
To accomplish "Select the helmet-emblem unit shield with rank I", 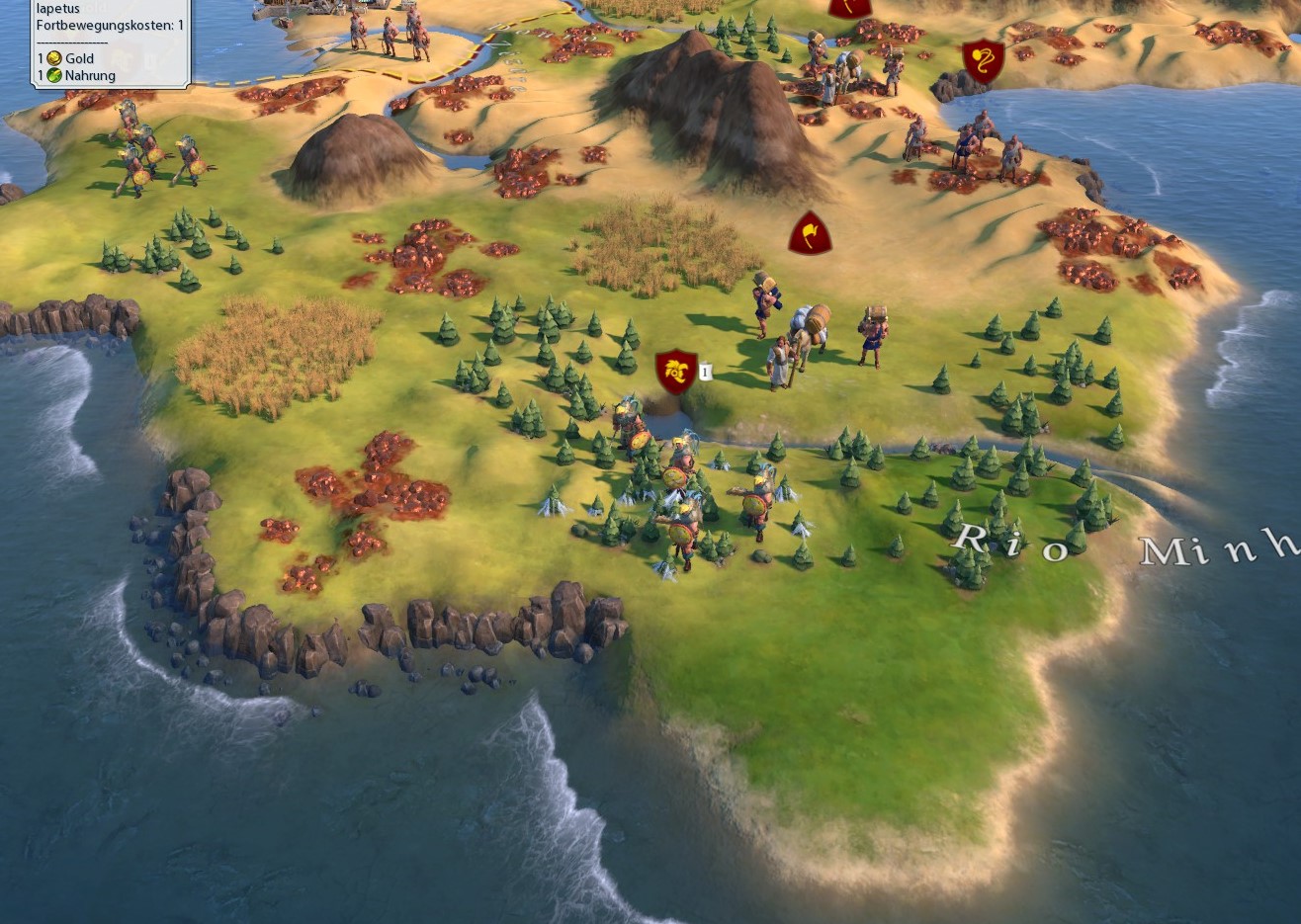I will coord(676,372).
